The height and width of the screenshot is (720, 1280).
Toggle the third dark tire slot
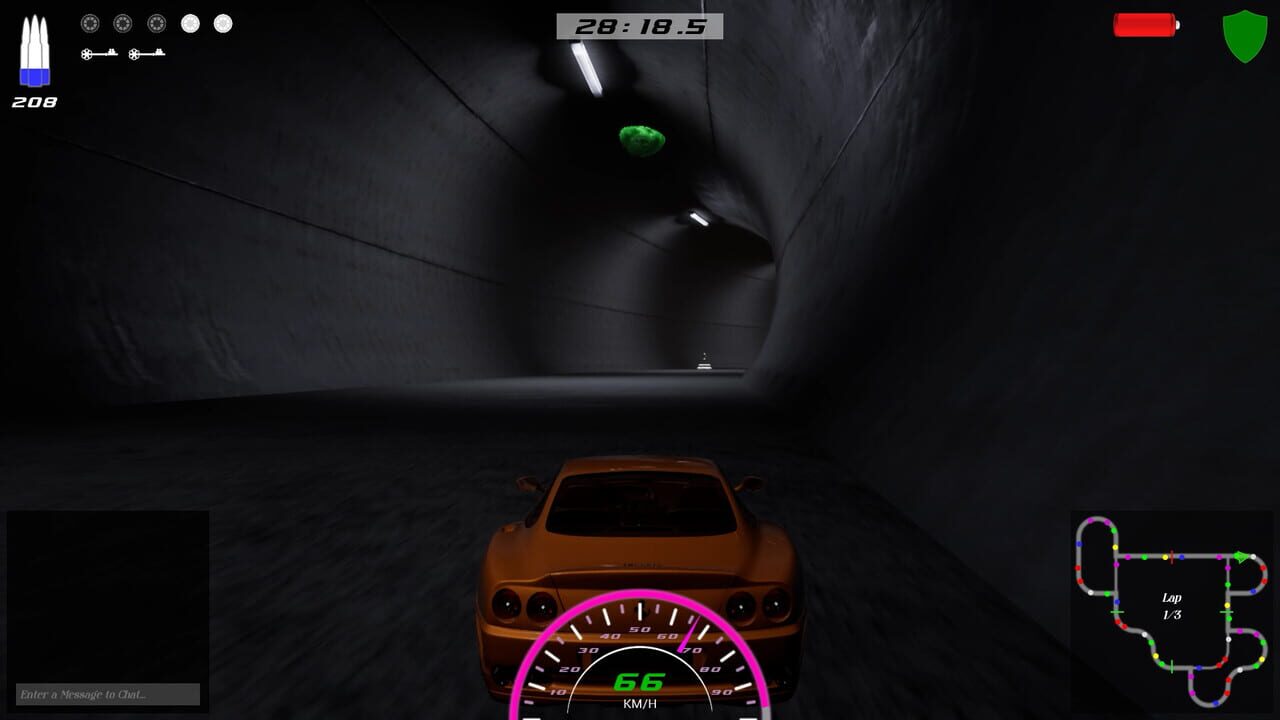pyautogui.click(x=156, y=23)
